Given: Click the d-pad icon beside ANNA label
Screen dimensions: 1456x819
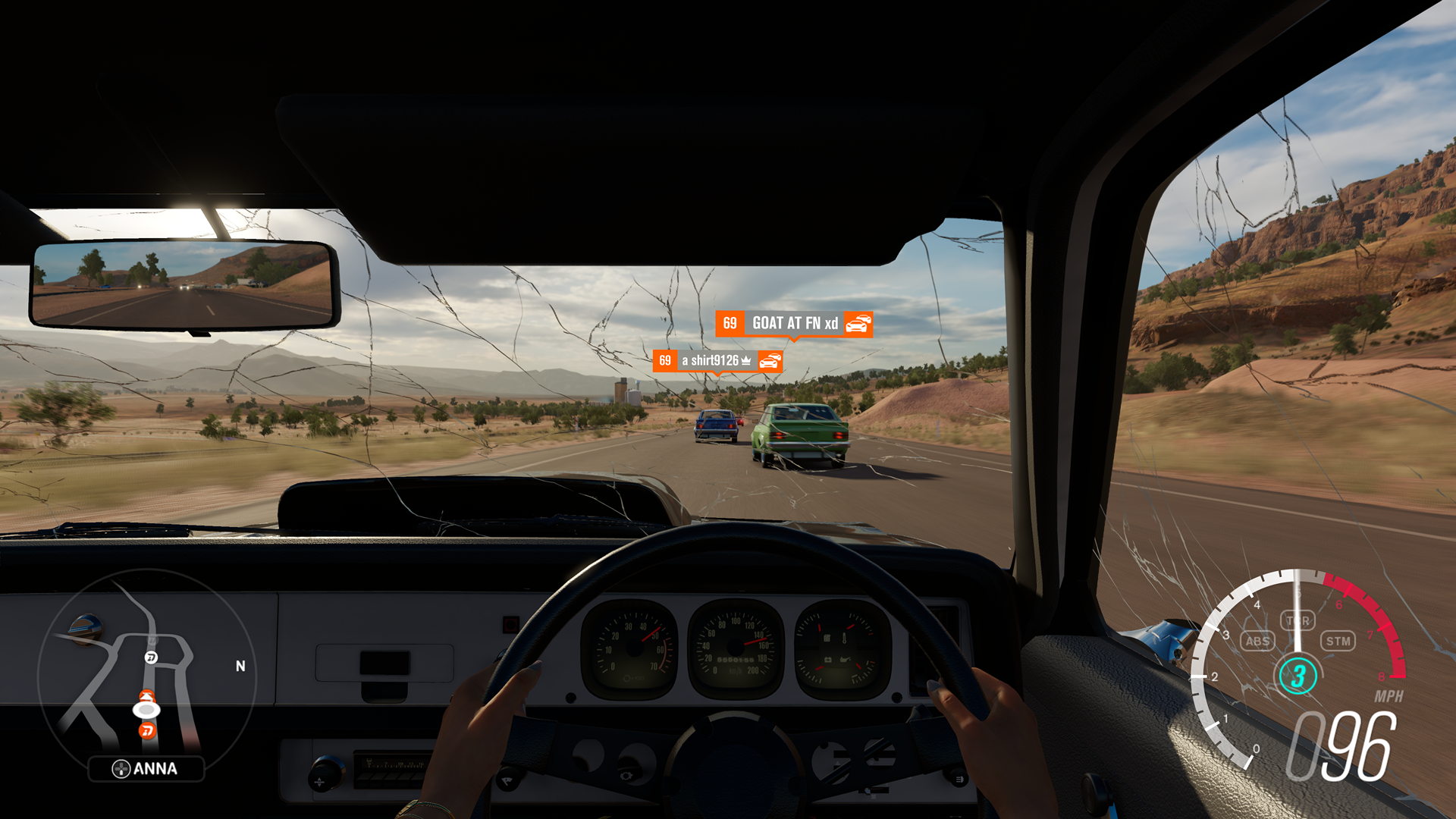Looking at the screenshot, I should [x=122, y=767].
